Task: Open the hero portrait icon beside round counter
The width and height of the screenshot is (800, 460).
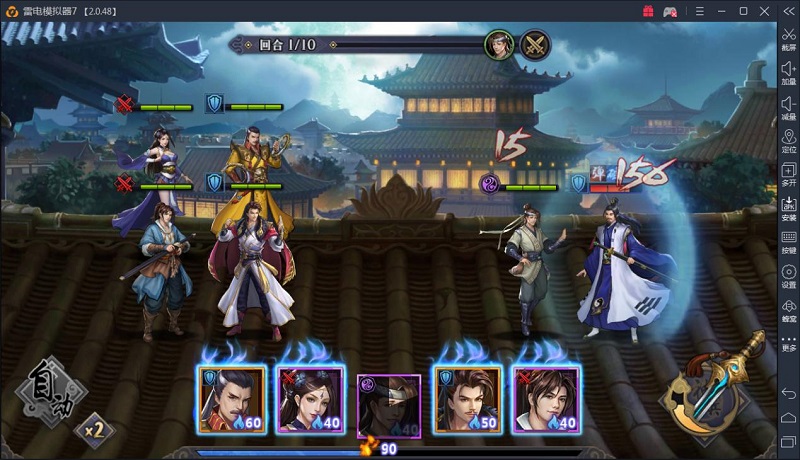Action: click(x=499, y=45)
